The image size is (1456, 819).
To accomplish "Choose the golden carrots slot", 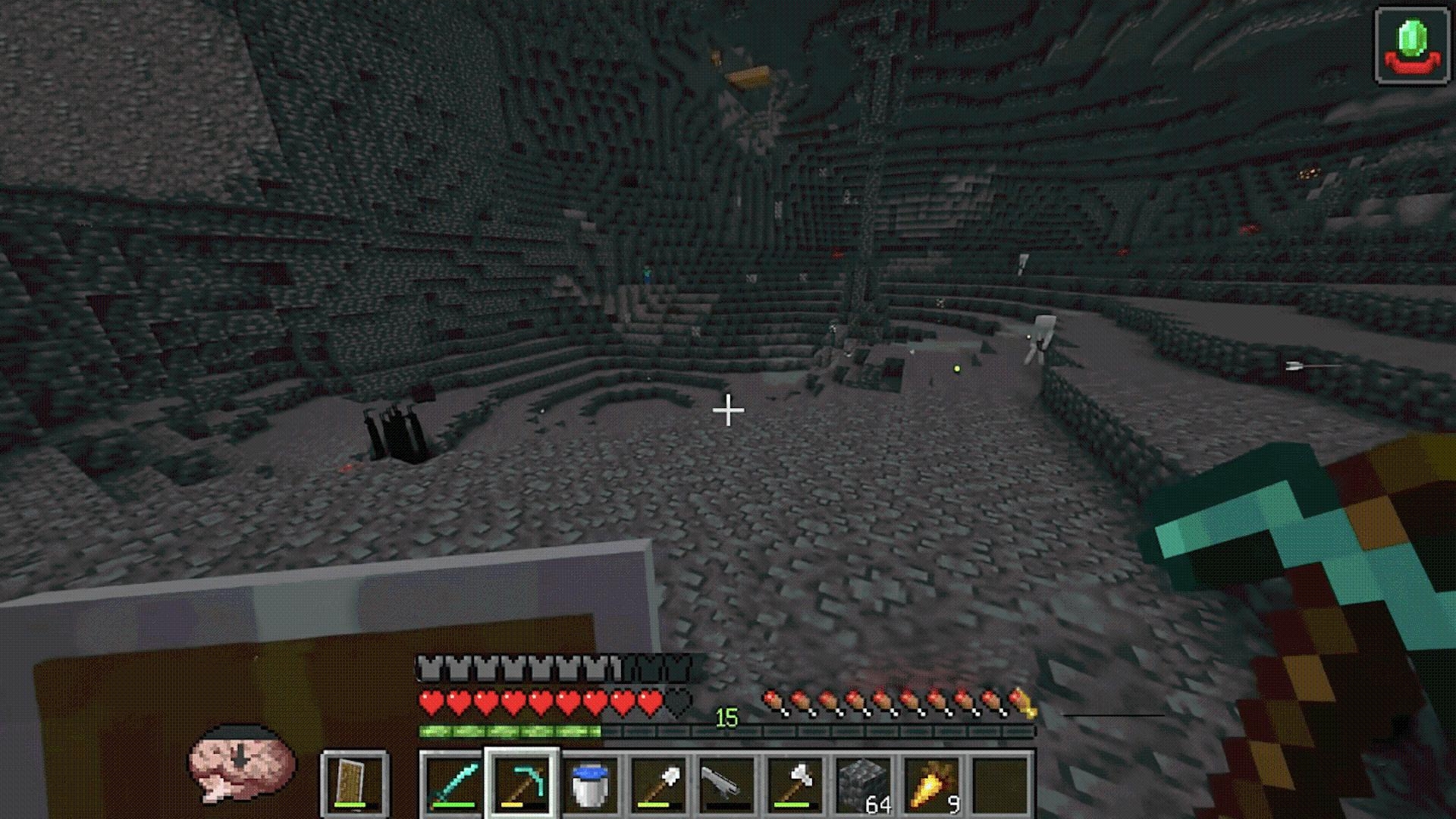I will (931, 785).
